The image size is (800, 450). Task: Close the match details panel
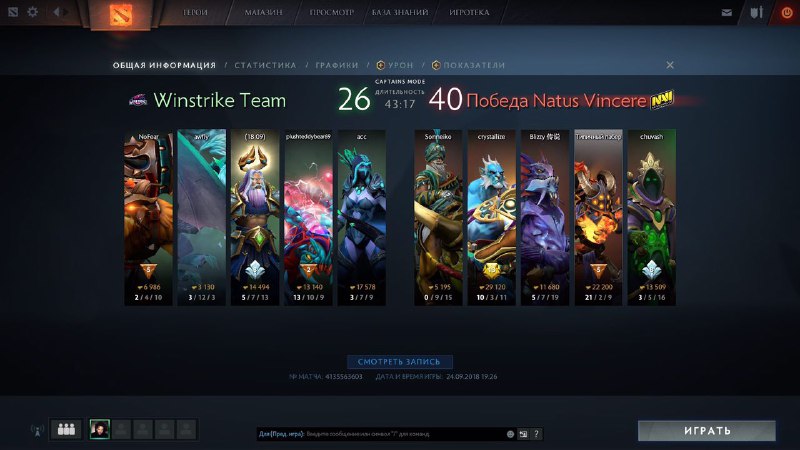click(x=670, y=65)
